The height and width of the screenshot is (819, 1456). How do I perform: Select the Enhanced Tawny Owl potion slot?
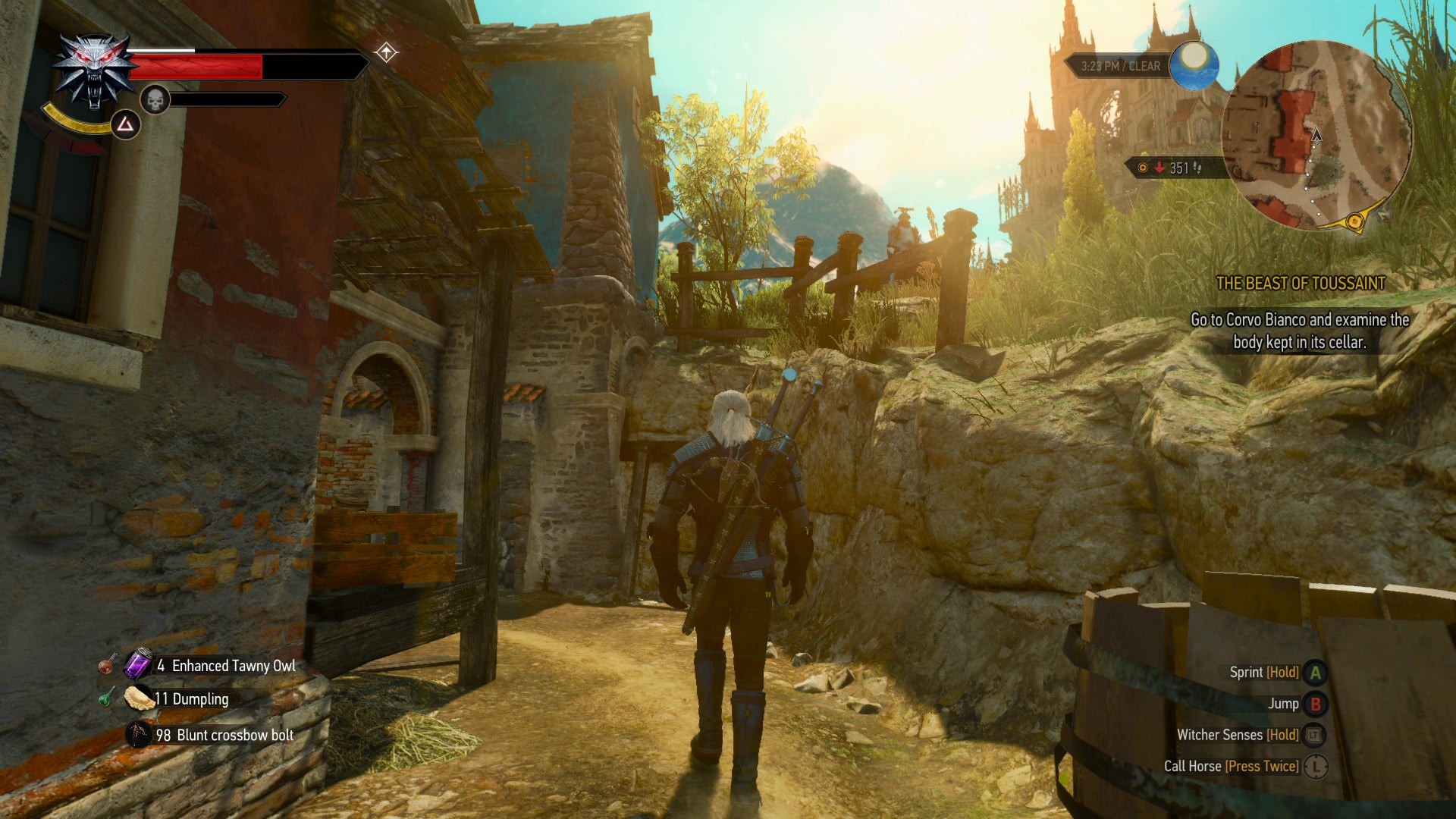pyautogui.click(x=139, y=664)
